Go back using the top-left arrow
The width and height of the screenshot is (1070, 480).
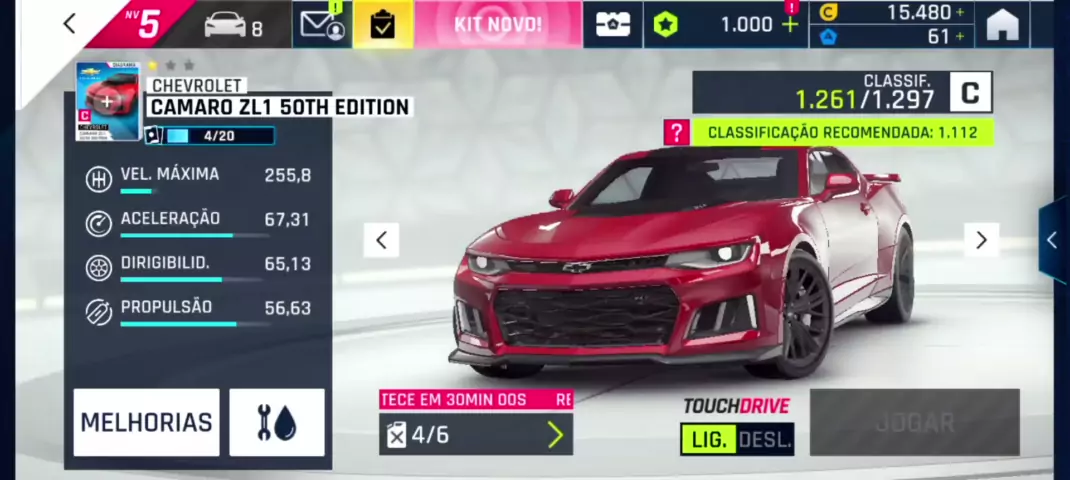pos(69,24)
